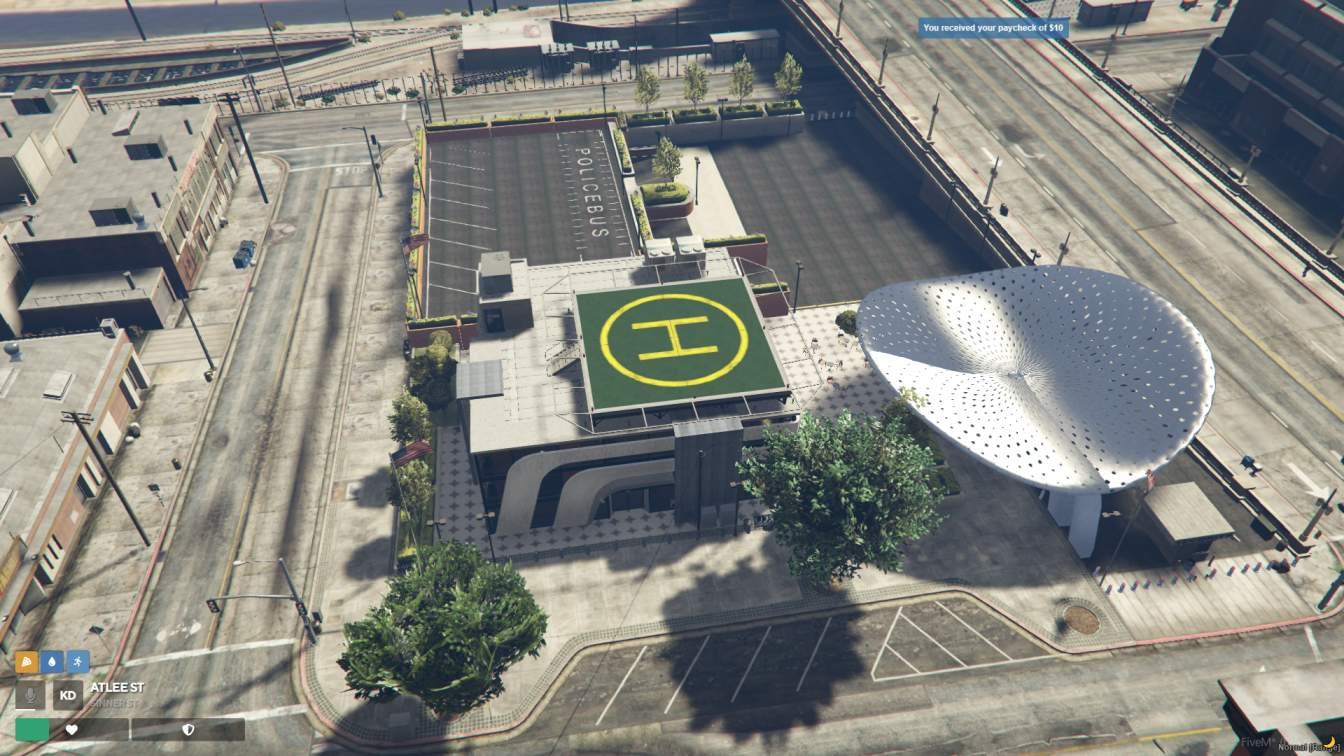Click the blue thirst water-drop icon
Image resolution: width=1344 pixels, height=756 pixels.
pos(53,661)
